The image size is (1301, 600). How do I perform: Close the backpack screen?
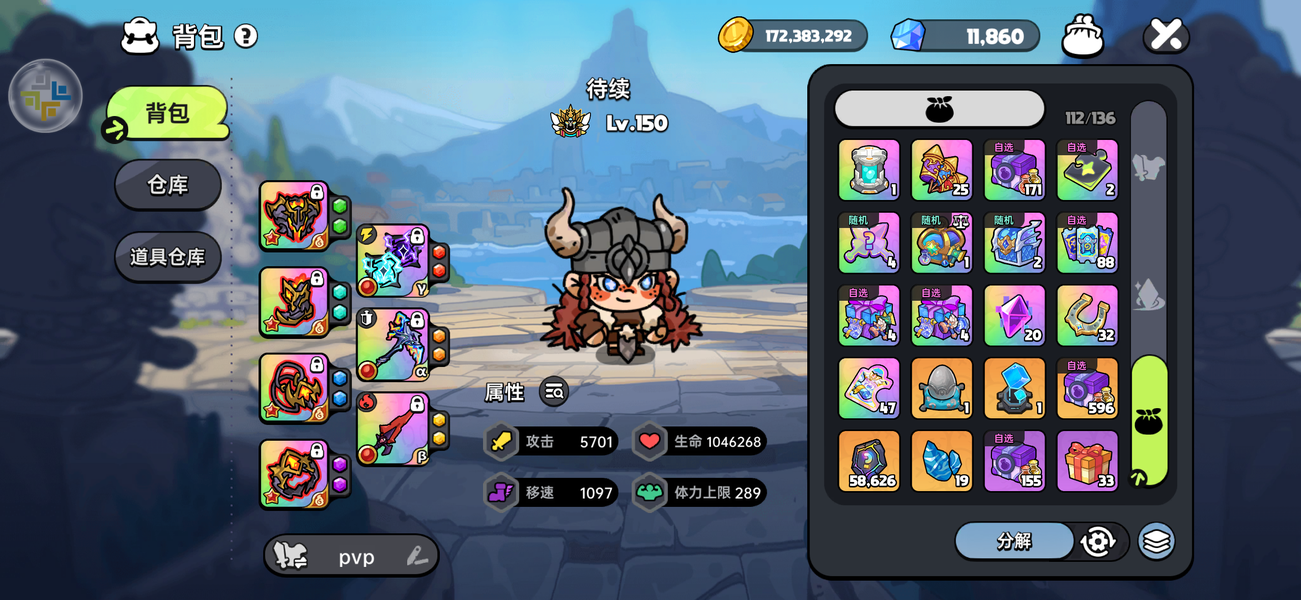point(1166,36)
